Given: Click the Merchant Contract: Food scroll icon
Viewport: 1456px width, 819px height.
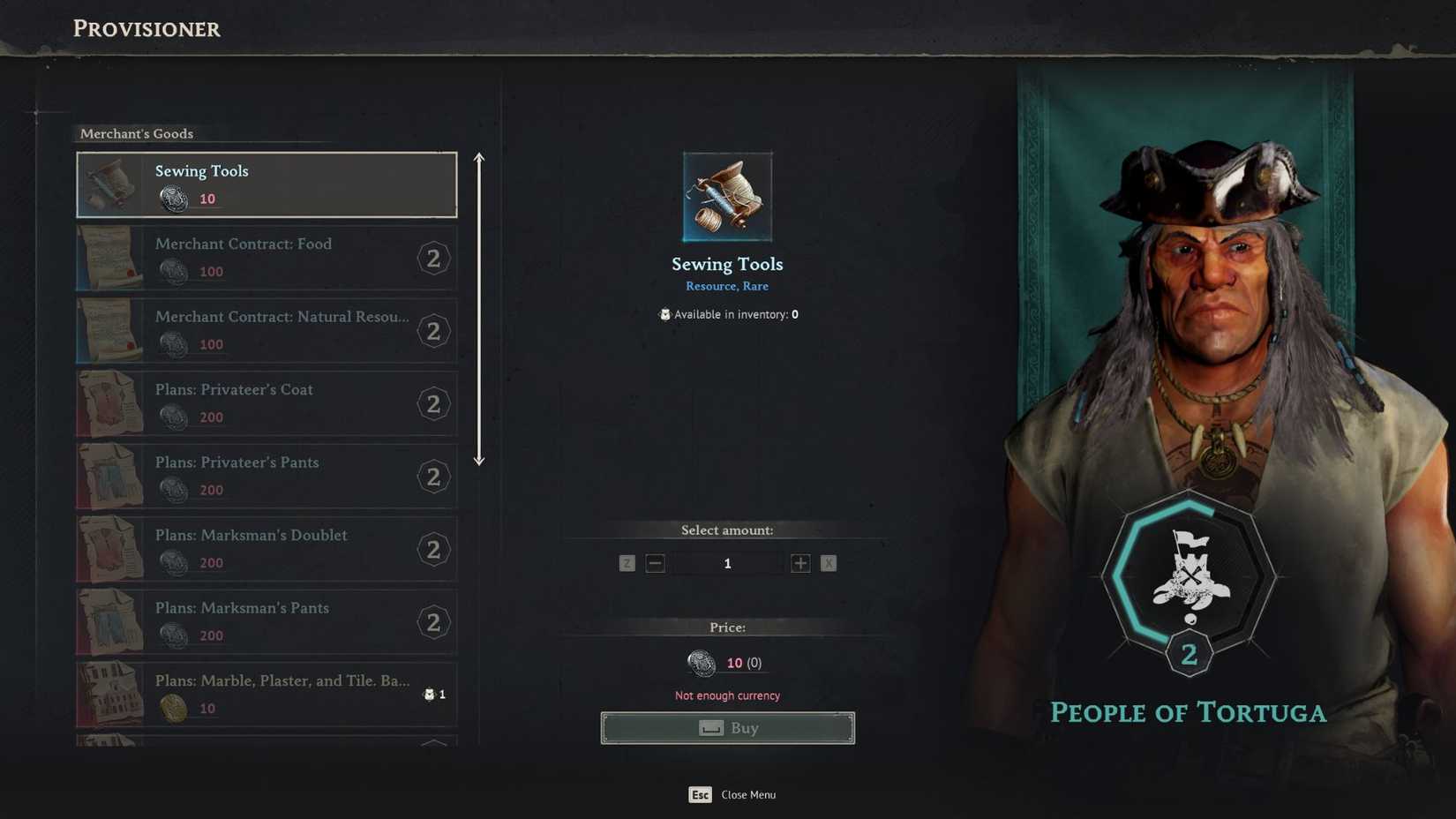Looking at the screenshot, I should click(x=112, y=258).
